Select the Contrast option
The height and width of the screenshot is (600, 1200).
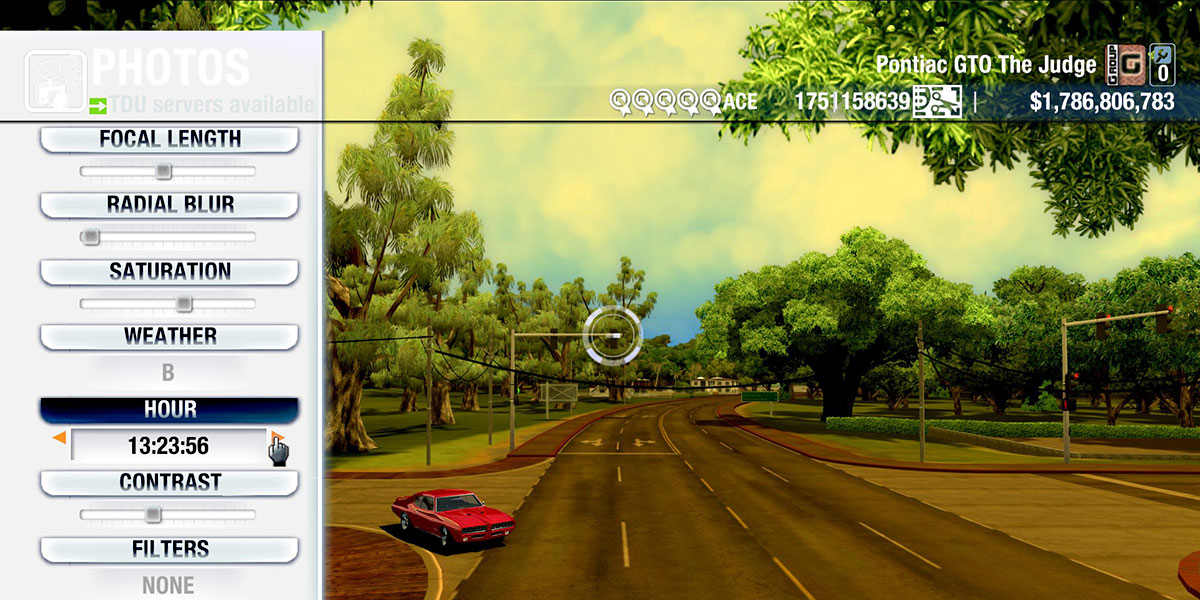click(x=169, y=482)
